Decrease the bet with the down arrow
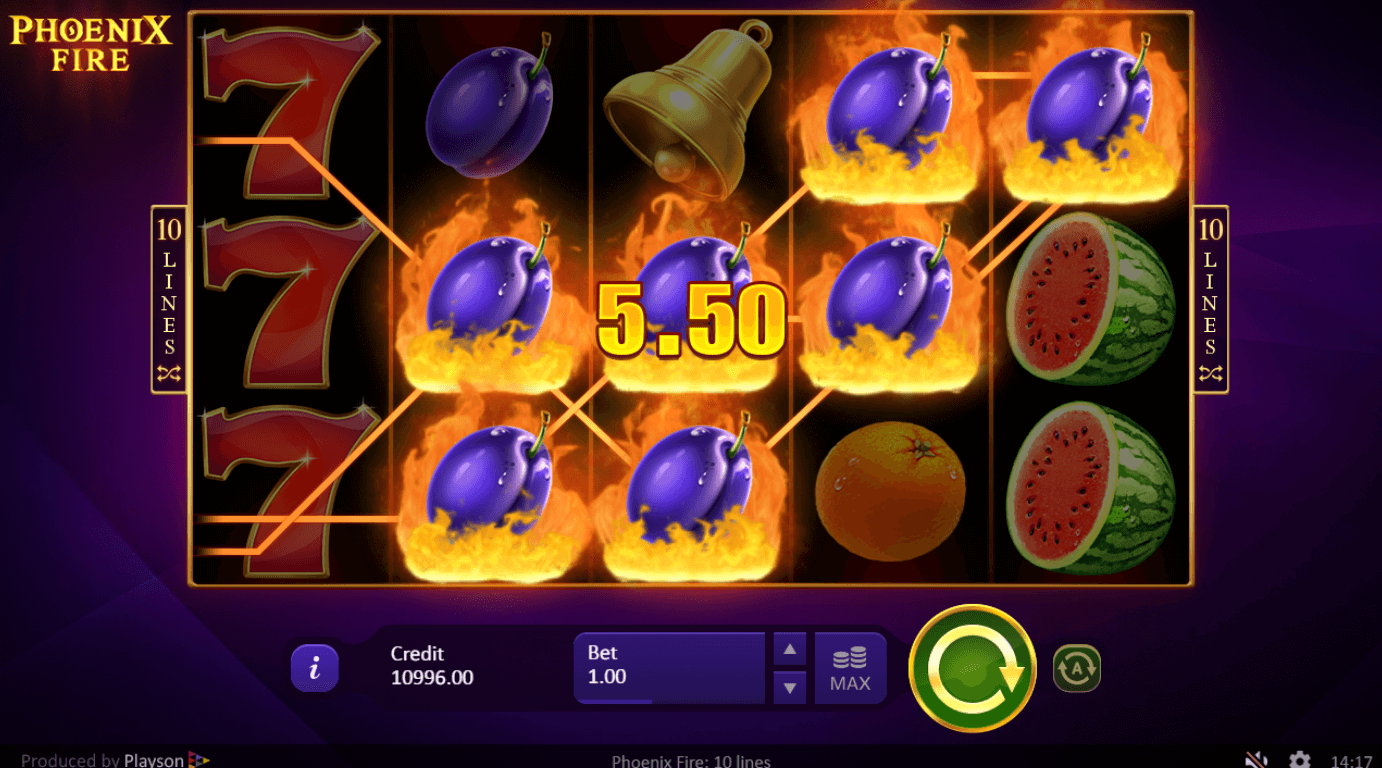Viewport: 1382px width, 768px height. click(x=789, y=687)
